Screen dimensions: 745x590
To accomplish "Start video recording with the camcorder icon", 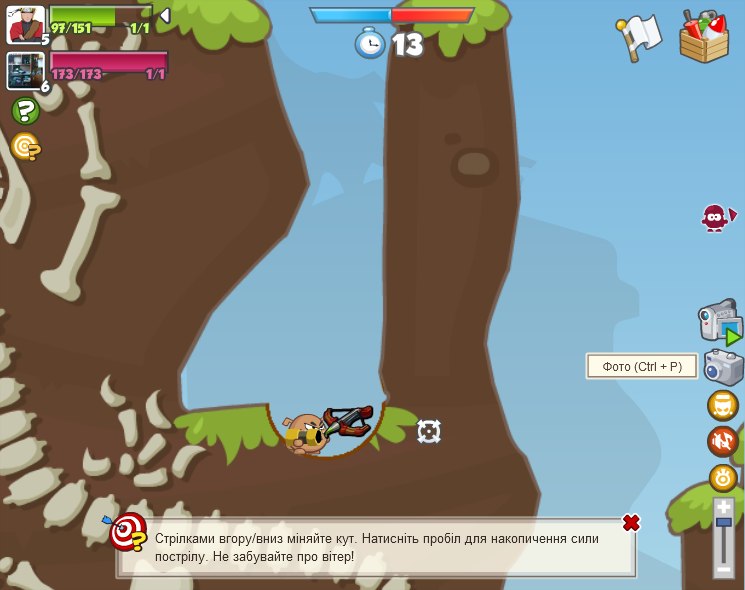I will (x=719, y=323).
